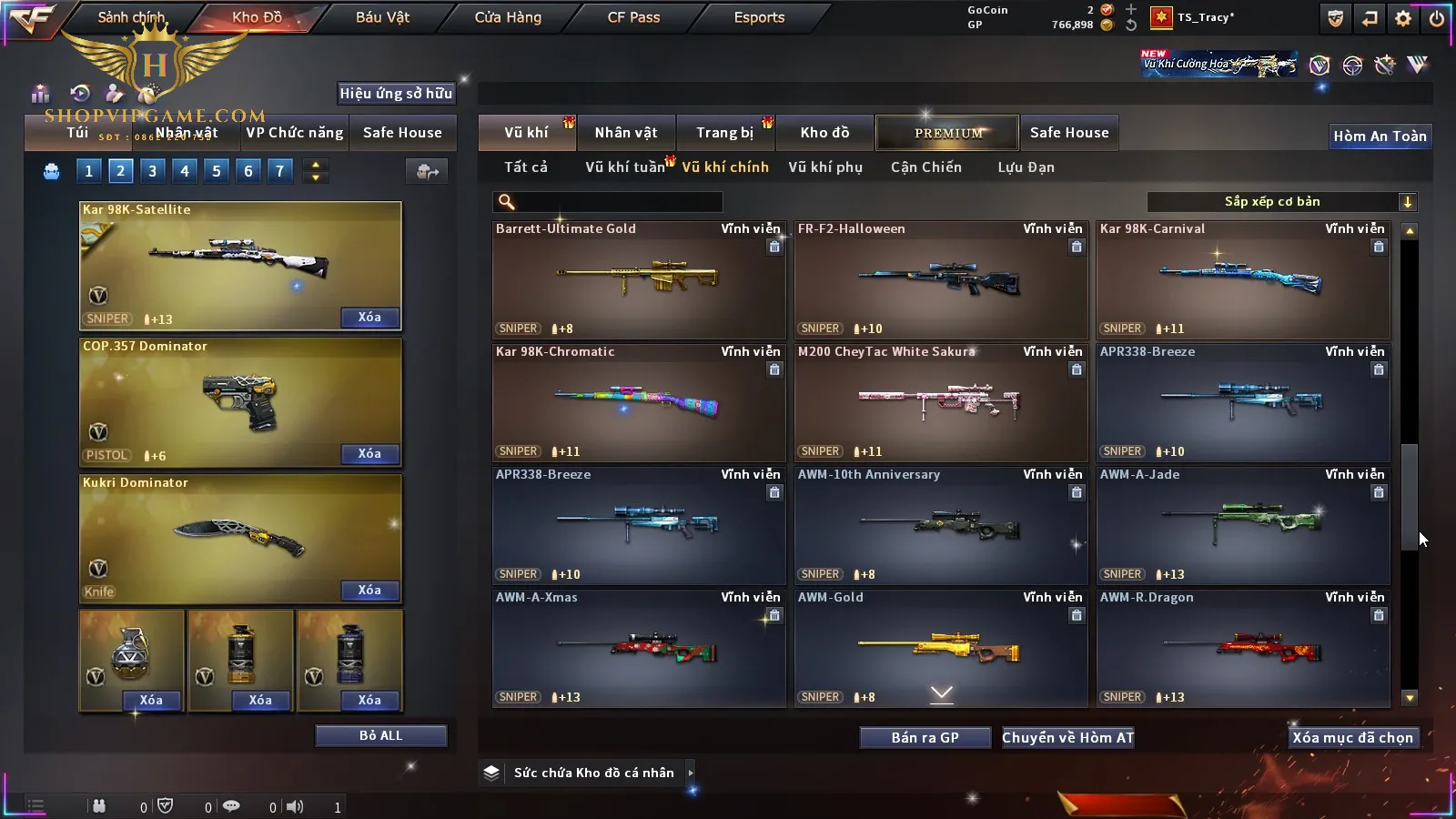Select the Barrett-Ultimate Gold sniper
This screenshot has width=1456, height=819.
[x=638, y=280]
